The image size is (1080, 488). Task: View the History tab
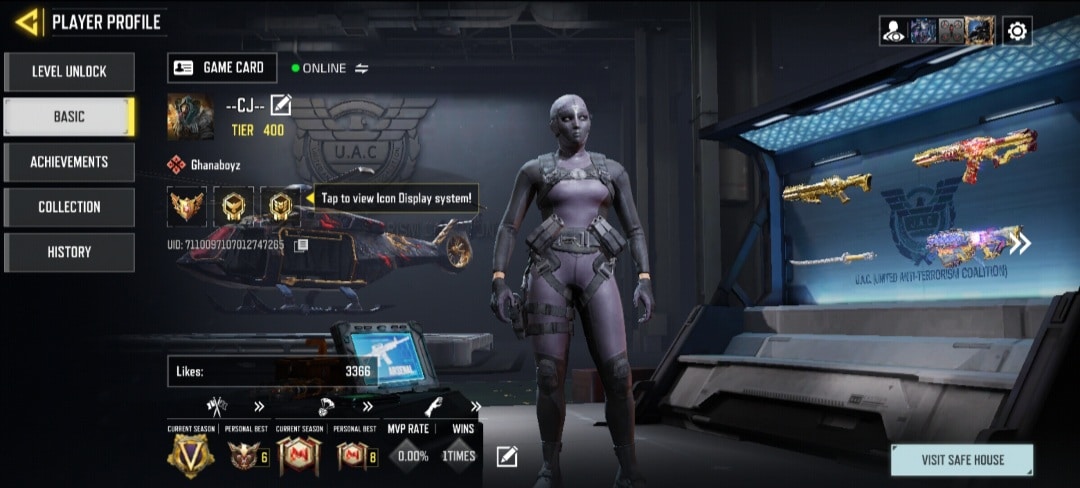(69, 252)
